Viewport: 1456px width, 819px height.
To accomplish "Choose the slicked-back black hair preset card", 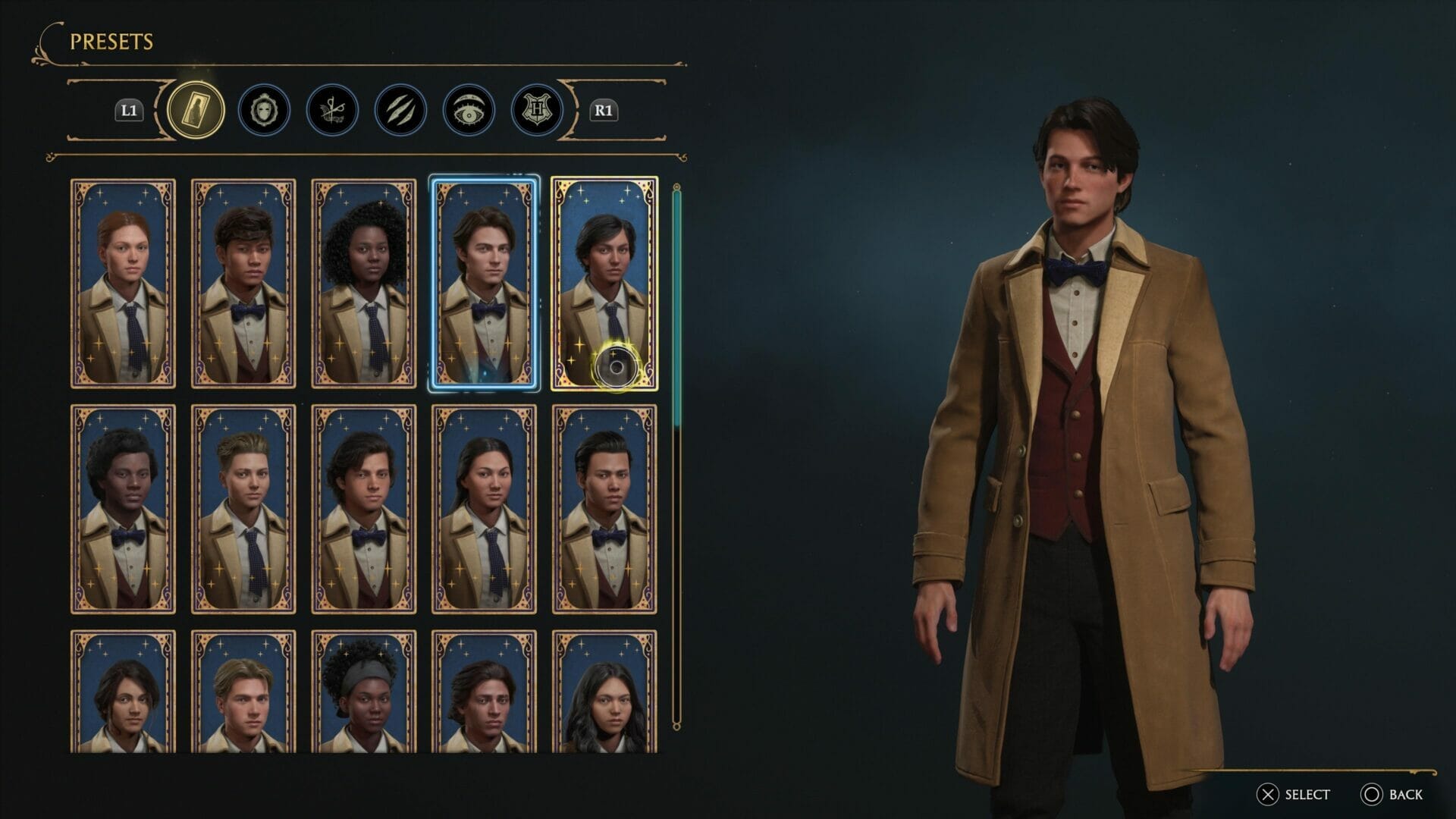I will [x=604, y=509].
